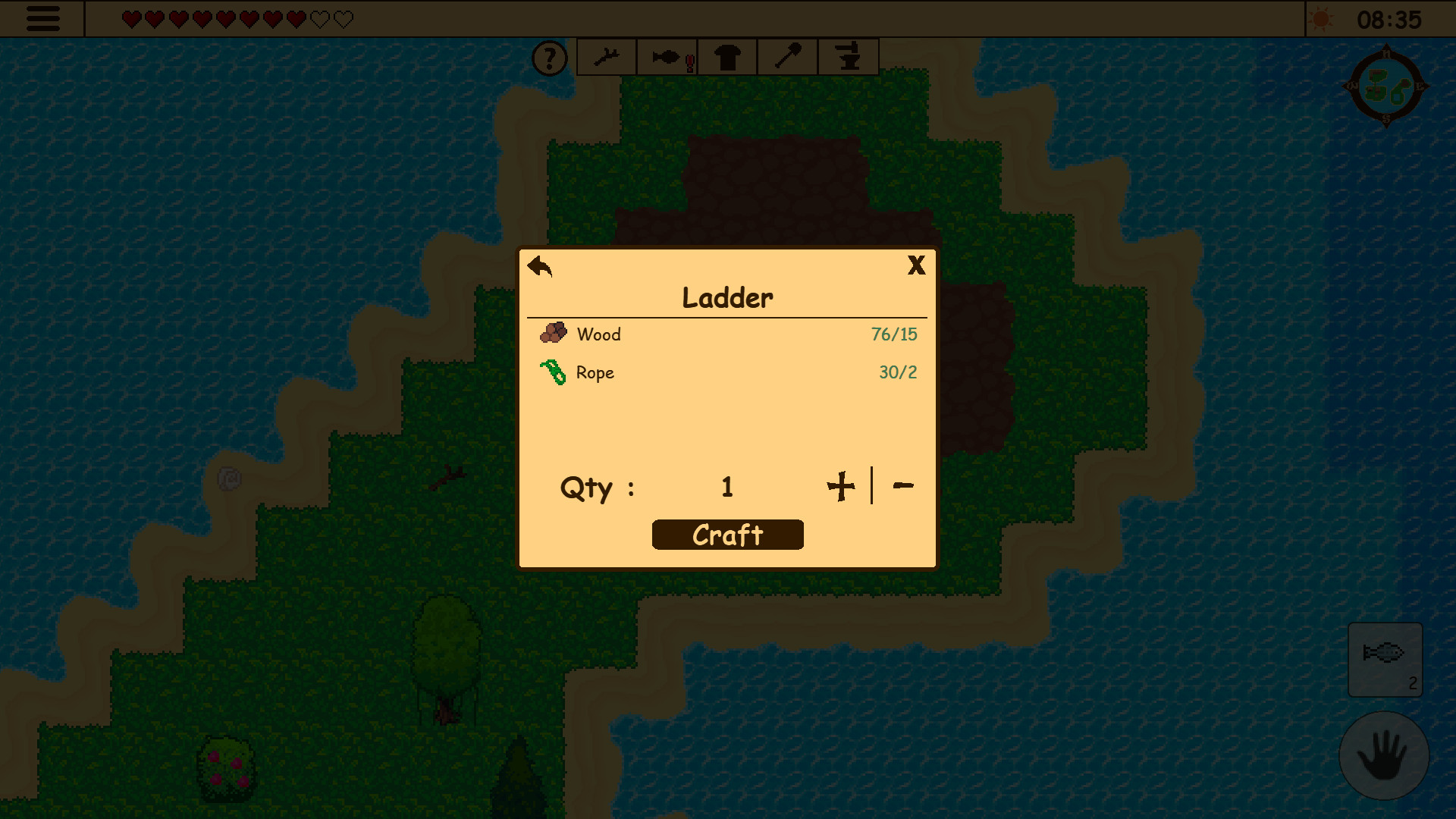
Task: Select the shovel tool icon
Action: coord(787,56)
